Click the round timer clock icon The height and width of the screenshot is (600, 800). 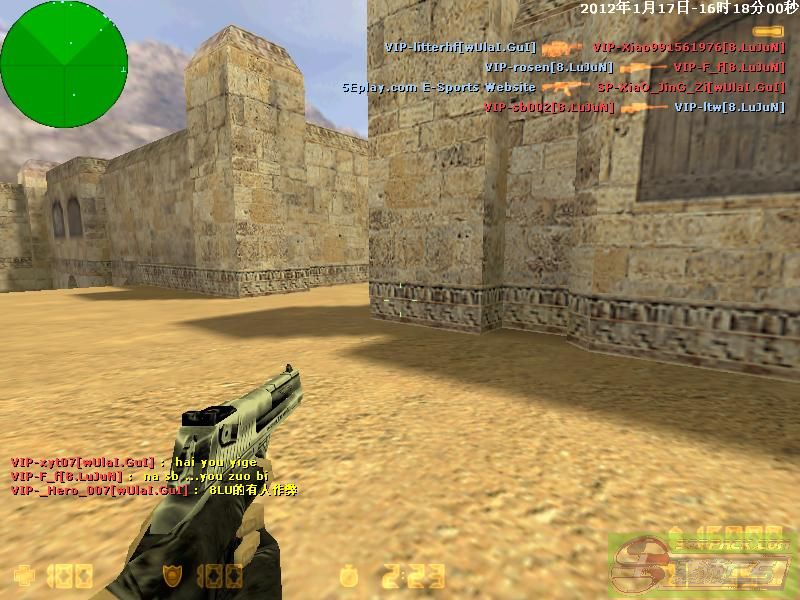tap(348, 576)
